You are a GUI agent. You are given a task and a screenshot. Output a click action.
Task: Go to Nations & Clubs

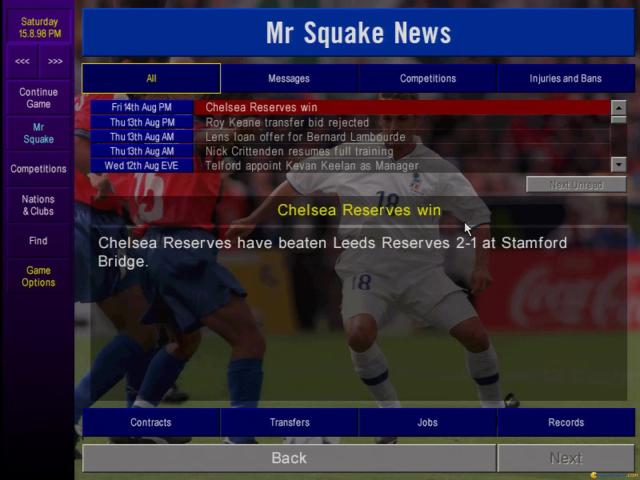click(38, 205)
